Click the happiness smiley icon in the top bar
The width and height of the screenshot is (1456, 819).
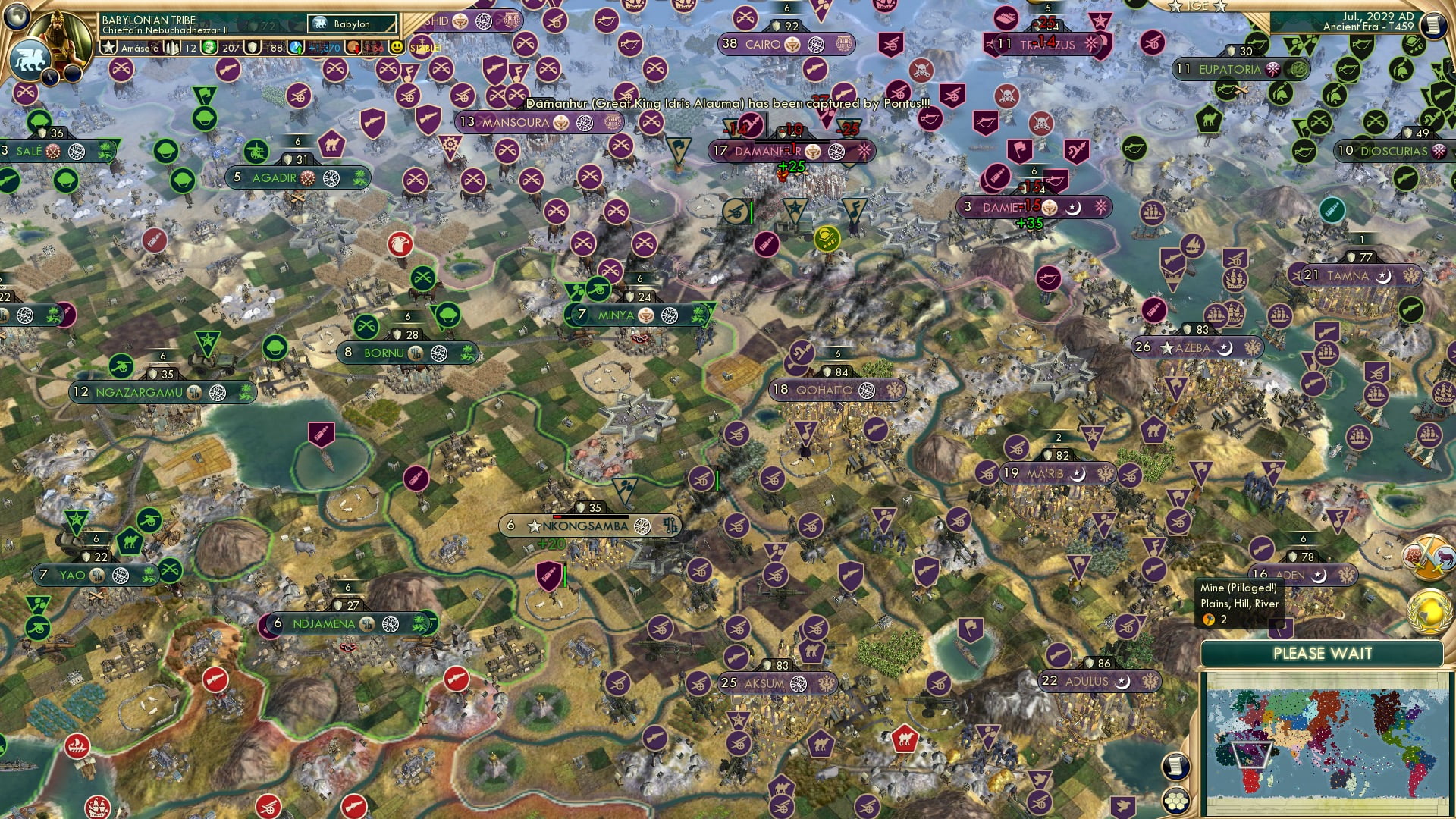point(396,47)
